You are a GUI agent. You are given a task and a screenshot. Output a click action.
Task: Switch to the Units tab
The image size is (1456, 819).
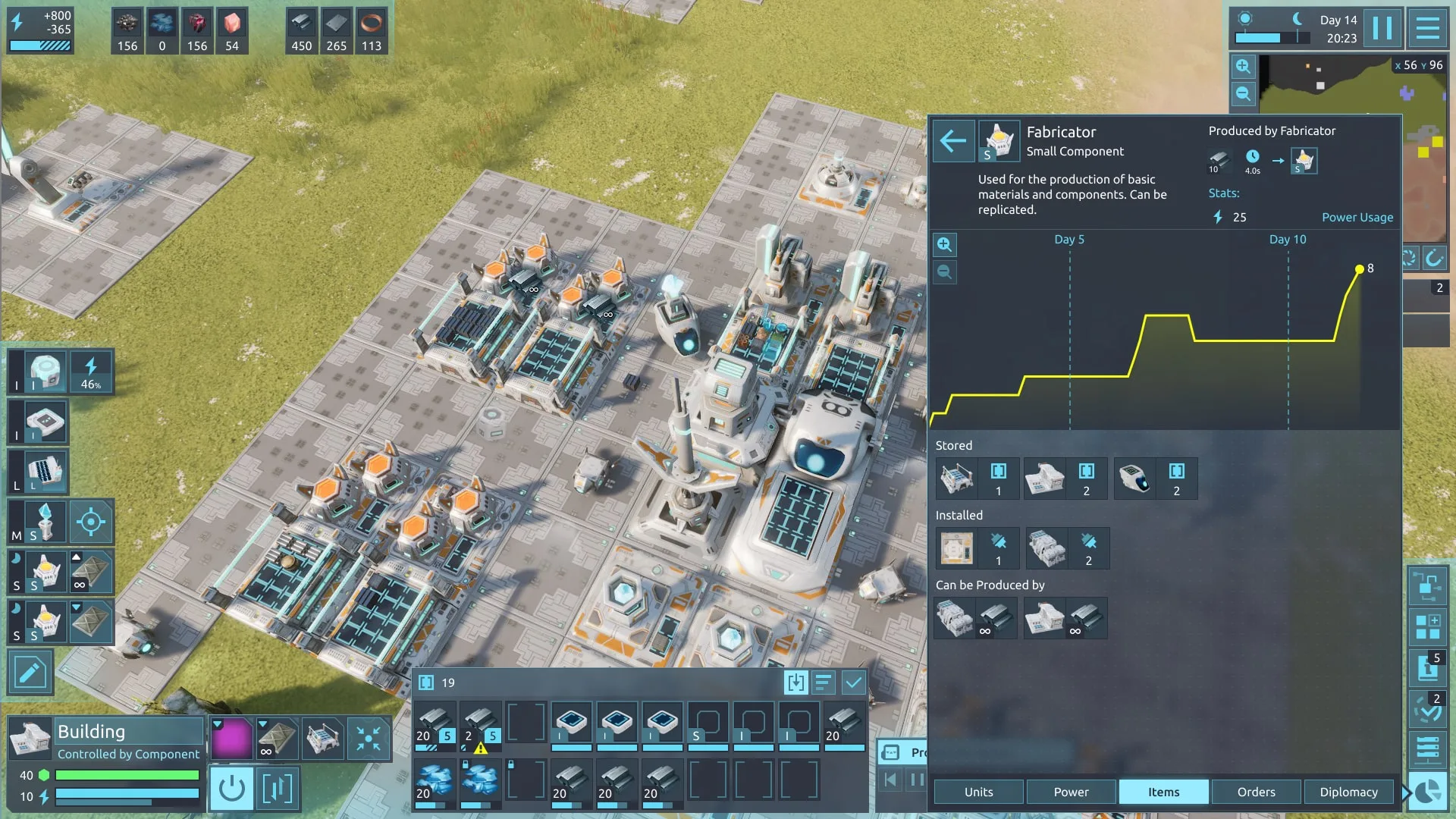point(978,792)
